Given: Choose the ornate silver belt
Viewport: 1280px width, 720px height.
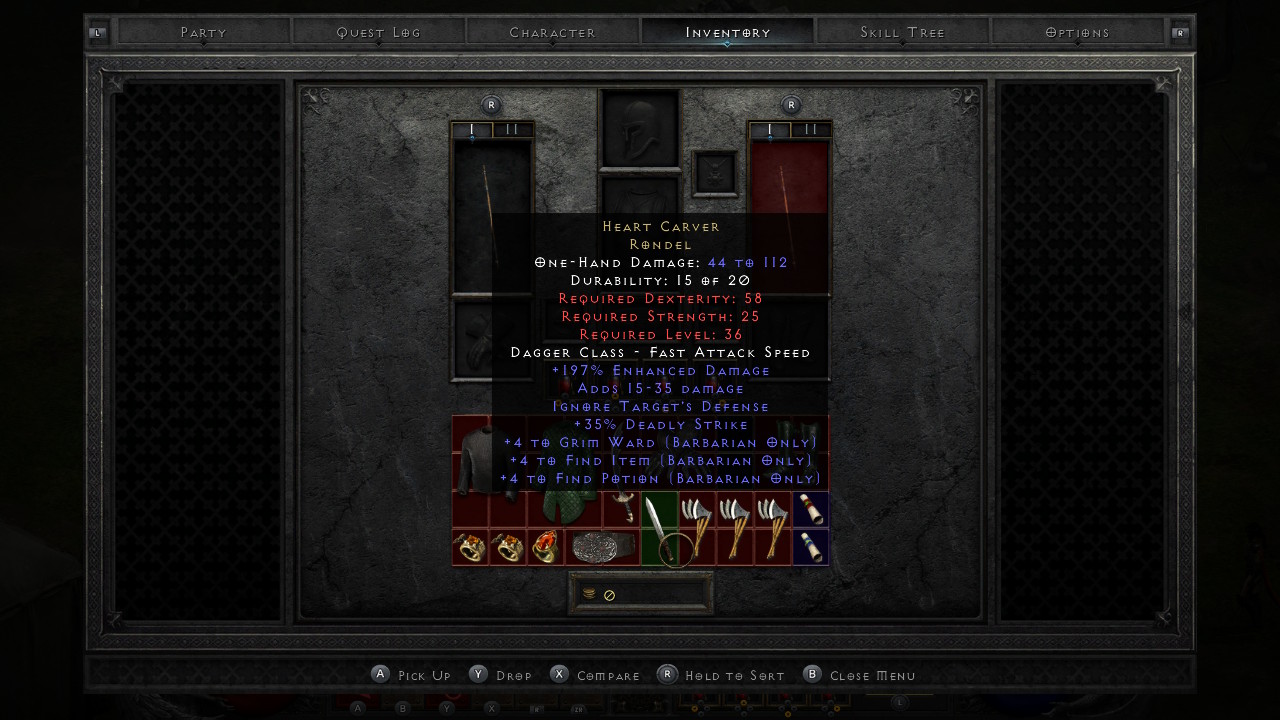Looking at the screenshot, I should coord(602,548).
